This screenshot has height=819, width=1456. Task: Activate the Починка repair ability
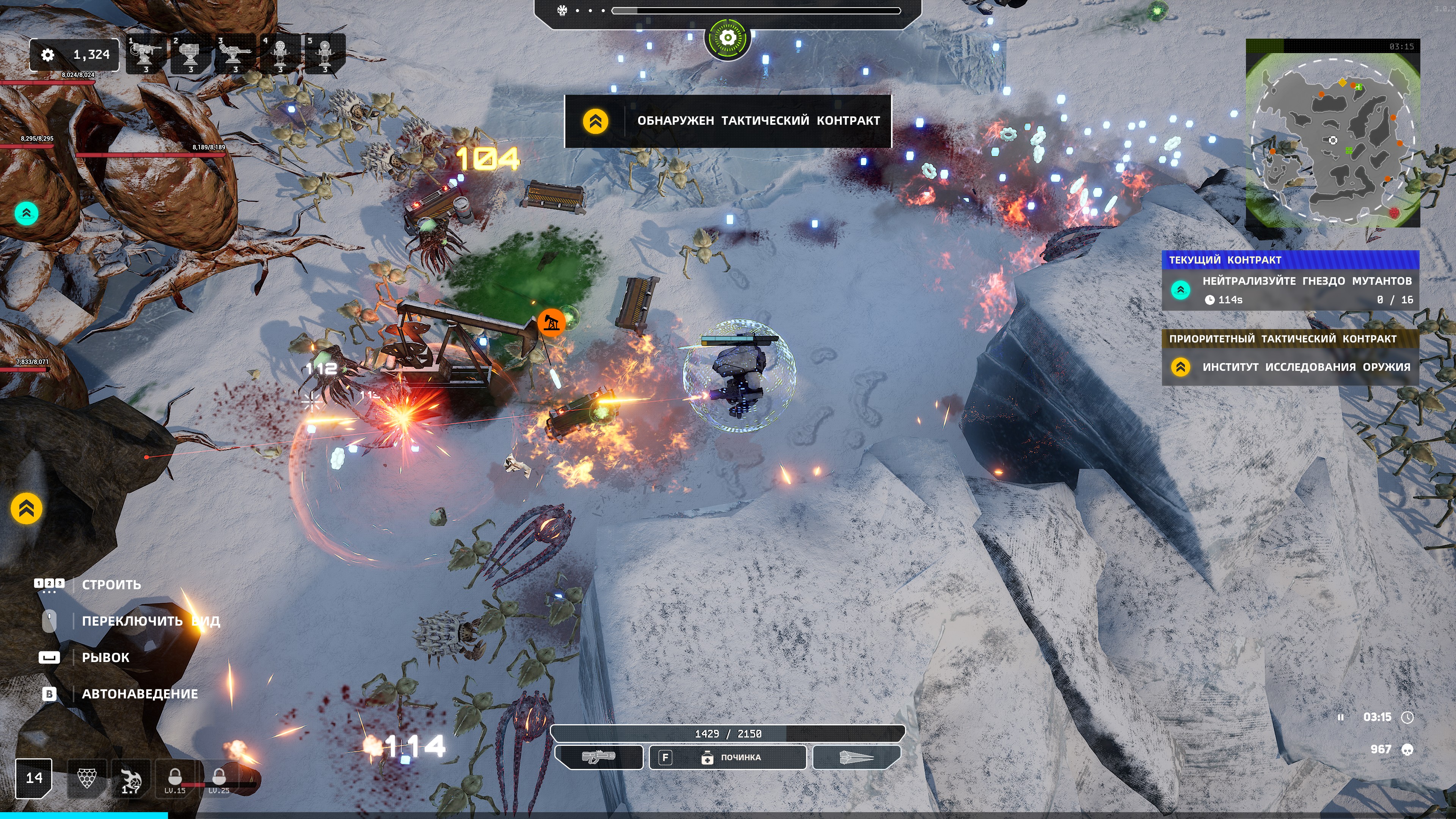pos(728,758)
